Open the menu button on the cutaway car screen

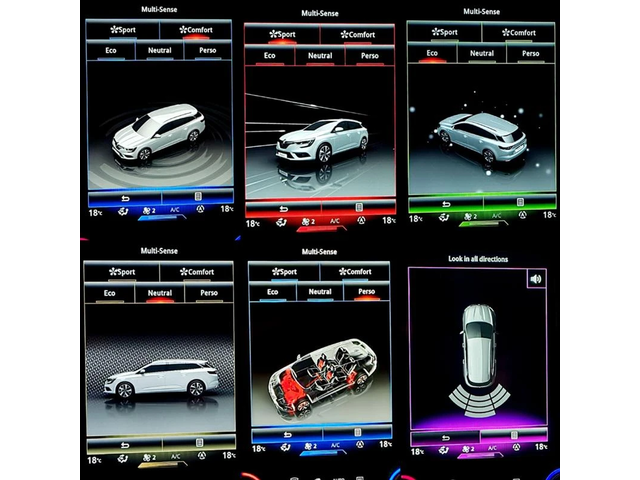(356, 433)
